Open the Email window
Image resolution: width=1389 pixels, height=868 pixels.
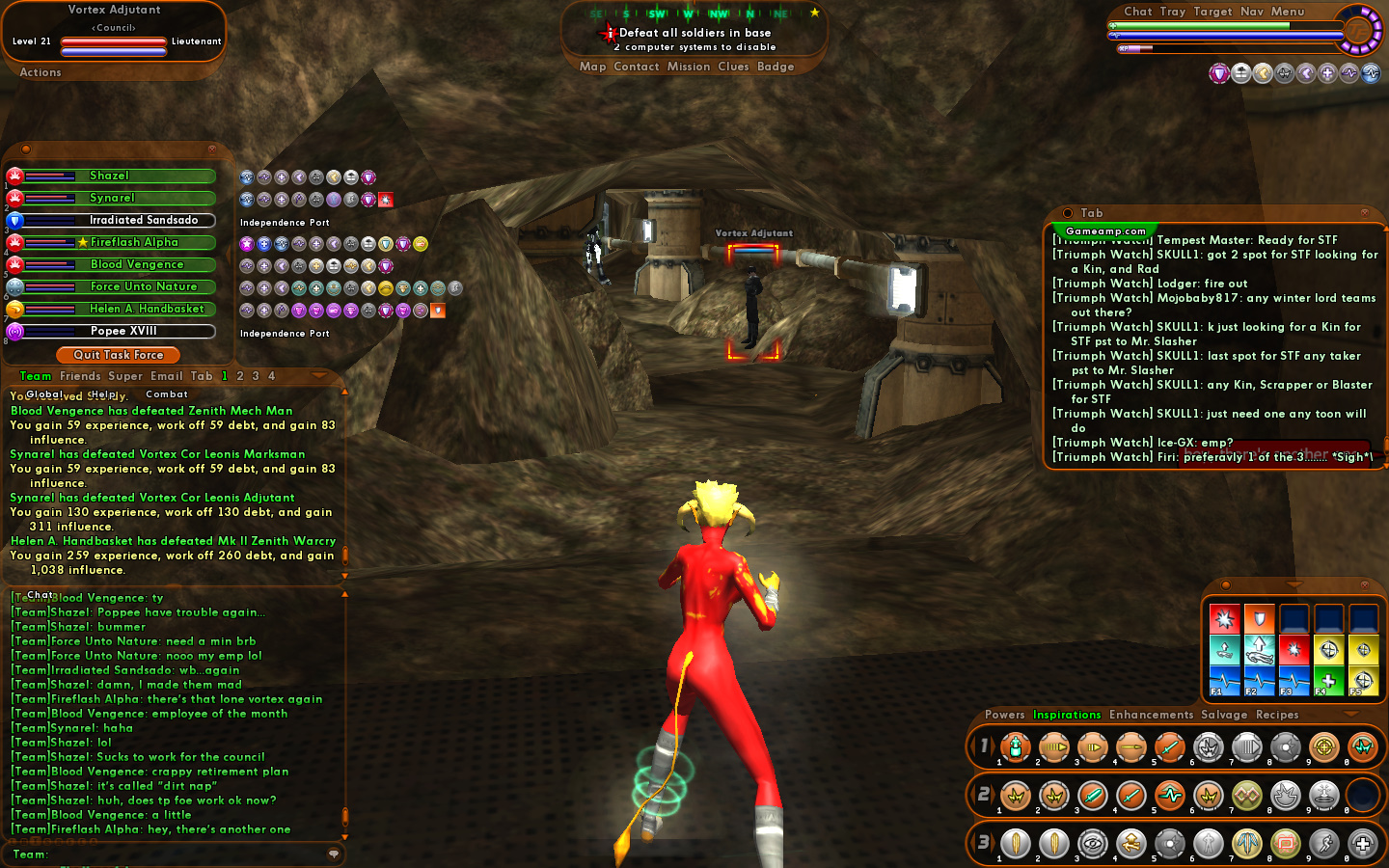(x=166, y=376)
